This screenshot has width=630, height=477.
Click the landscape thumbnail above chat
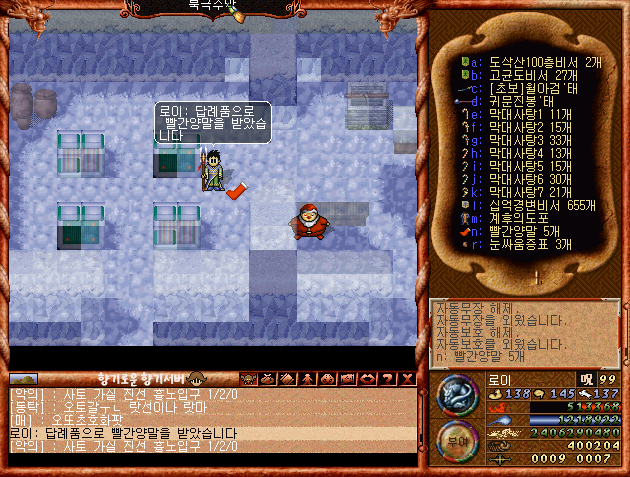23,380
